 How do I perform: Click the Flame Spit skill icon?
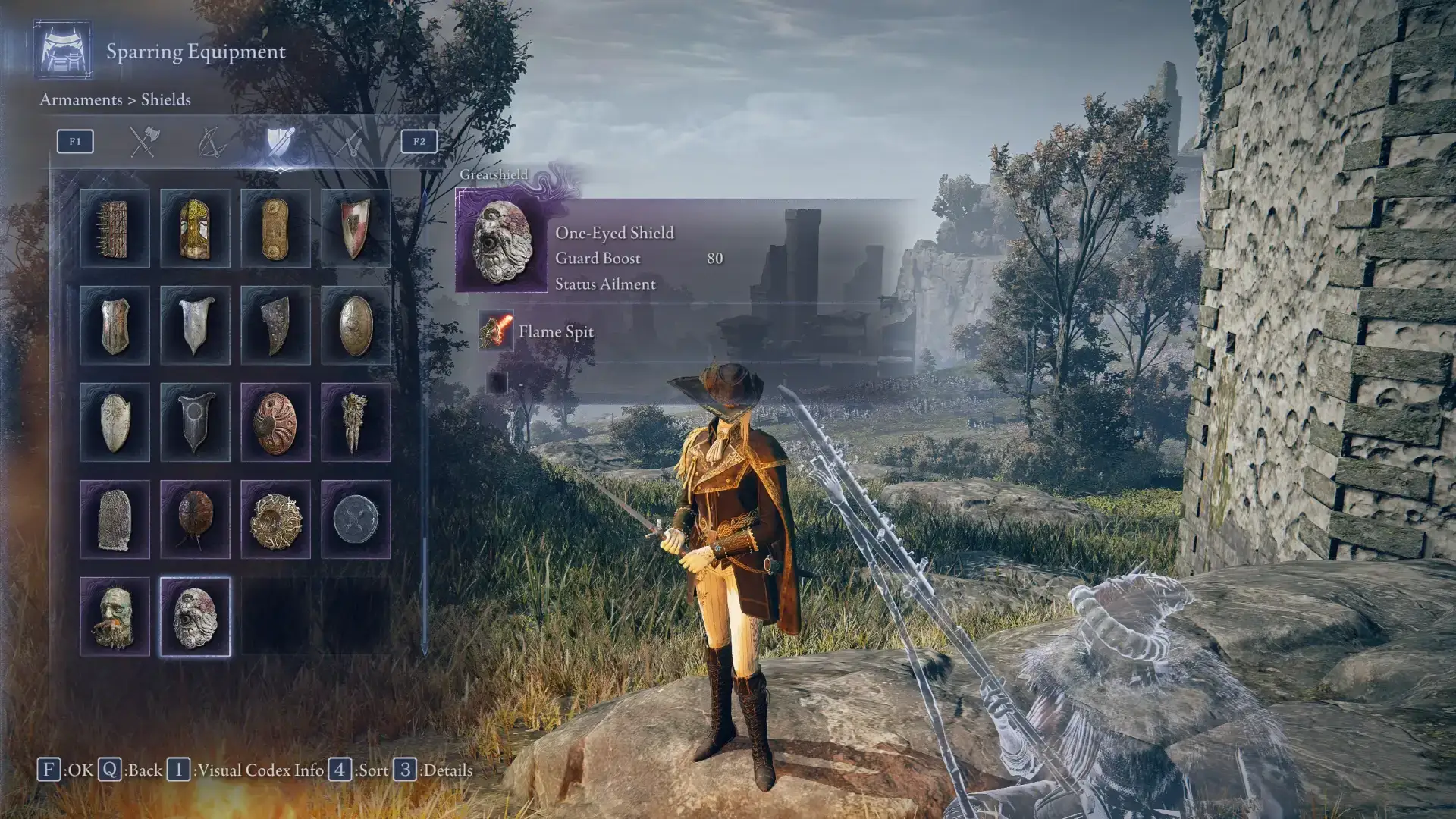496,331
